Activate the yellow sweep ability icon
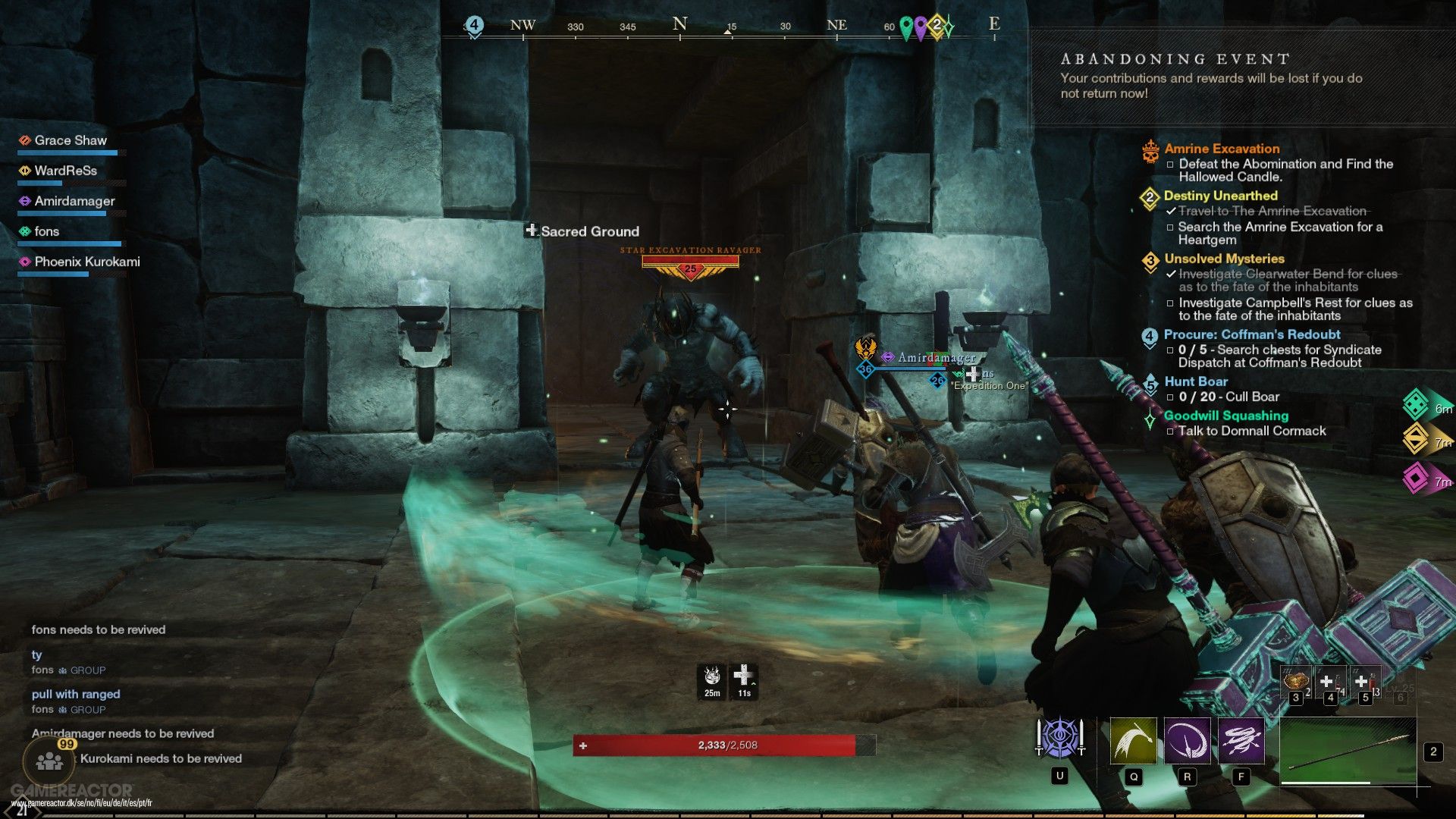 coord(1133,740)
